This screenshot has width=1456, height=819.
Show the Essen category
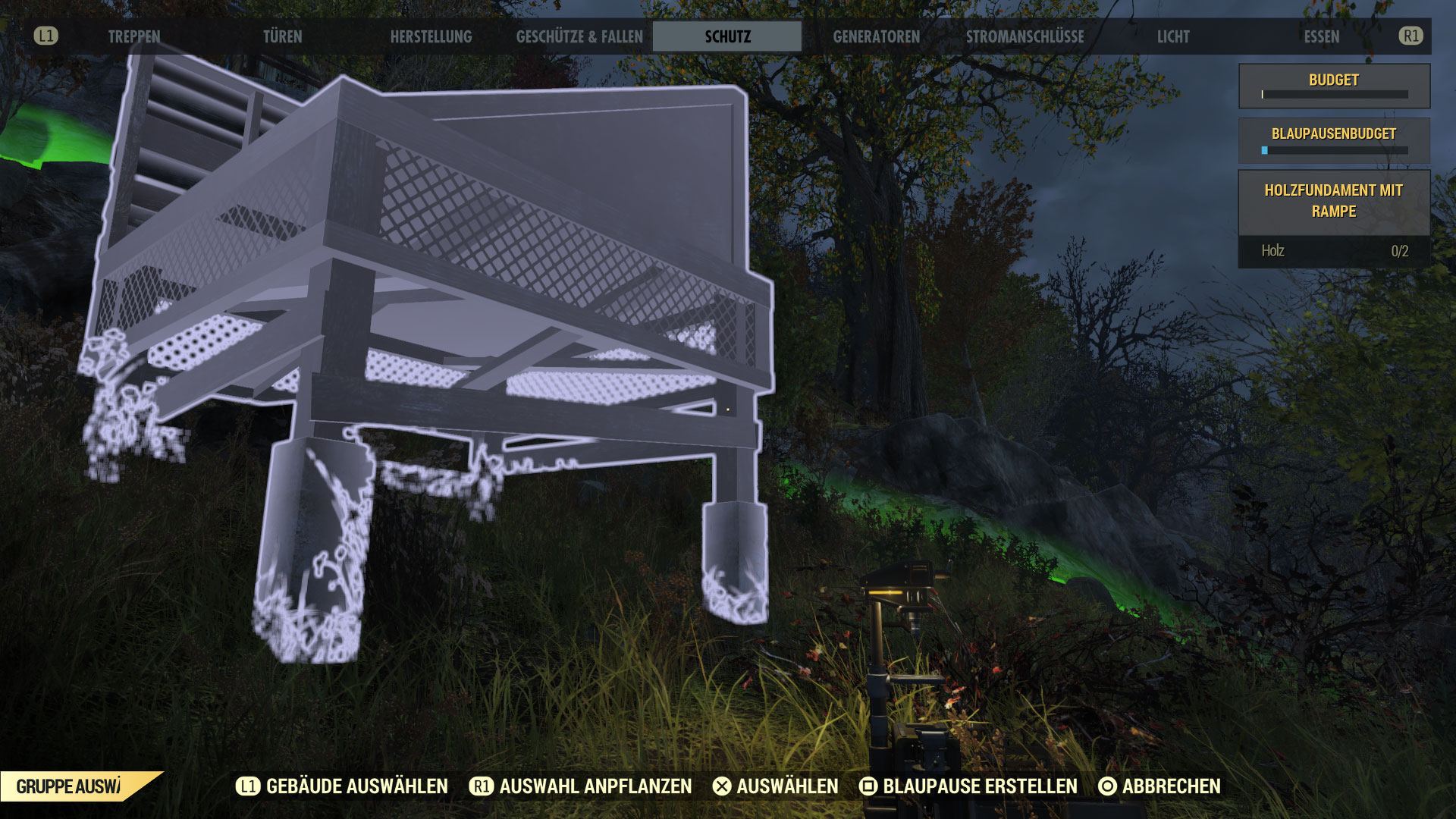(1321, 36)
